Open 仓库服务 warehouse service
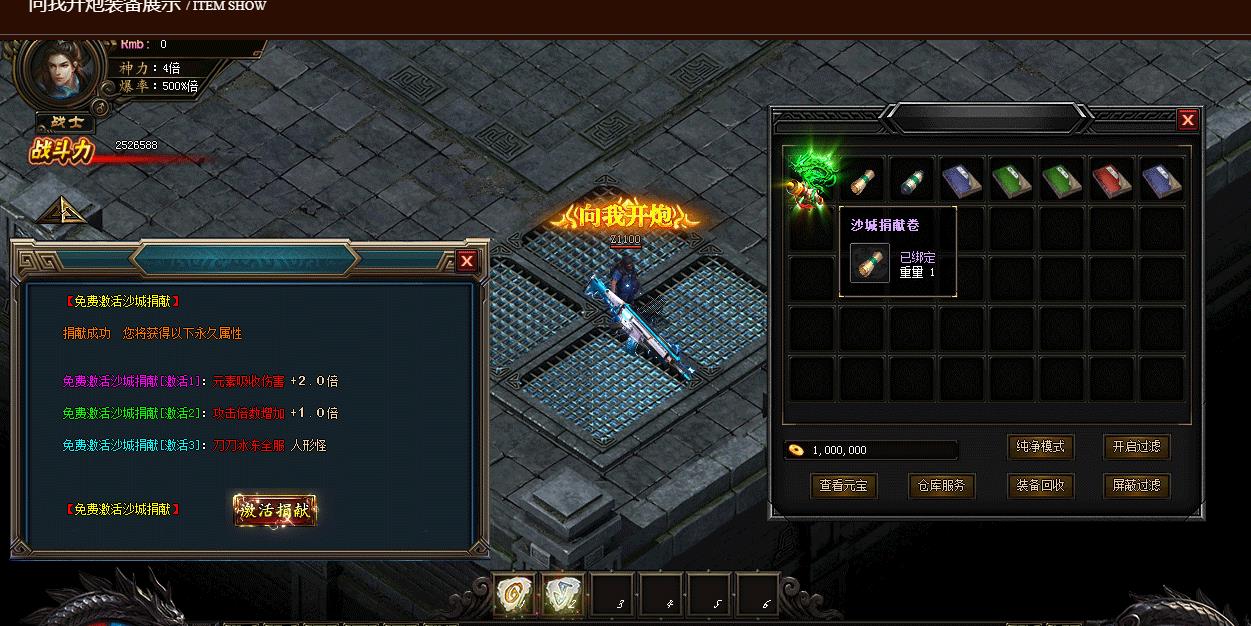The height and width of the screenshot is (626, 1251). [x=941, y=486]
